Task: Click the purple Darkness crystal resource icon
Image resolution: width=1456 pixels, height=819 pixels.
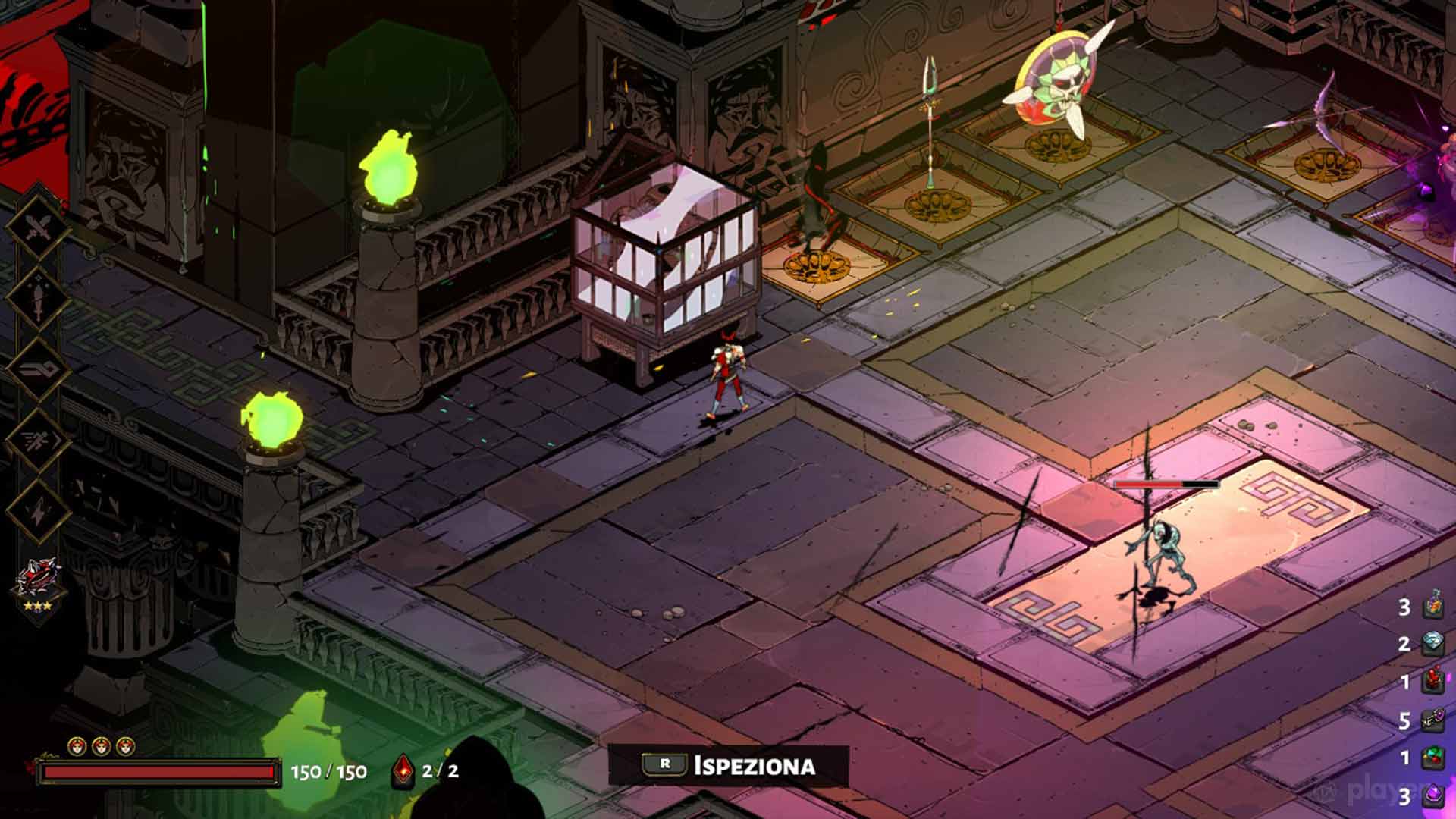Action: tap(1433, 793)
